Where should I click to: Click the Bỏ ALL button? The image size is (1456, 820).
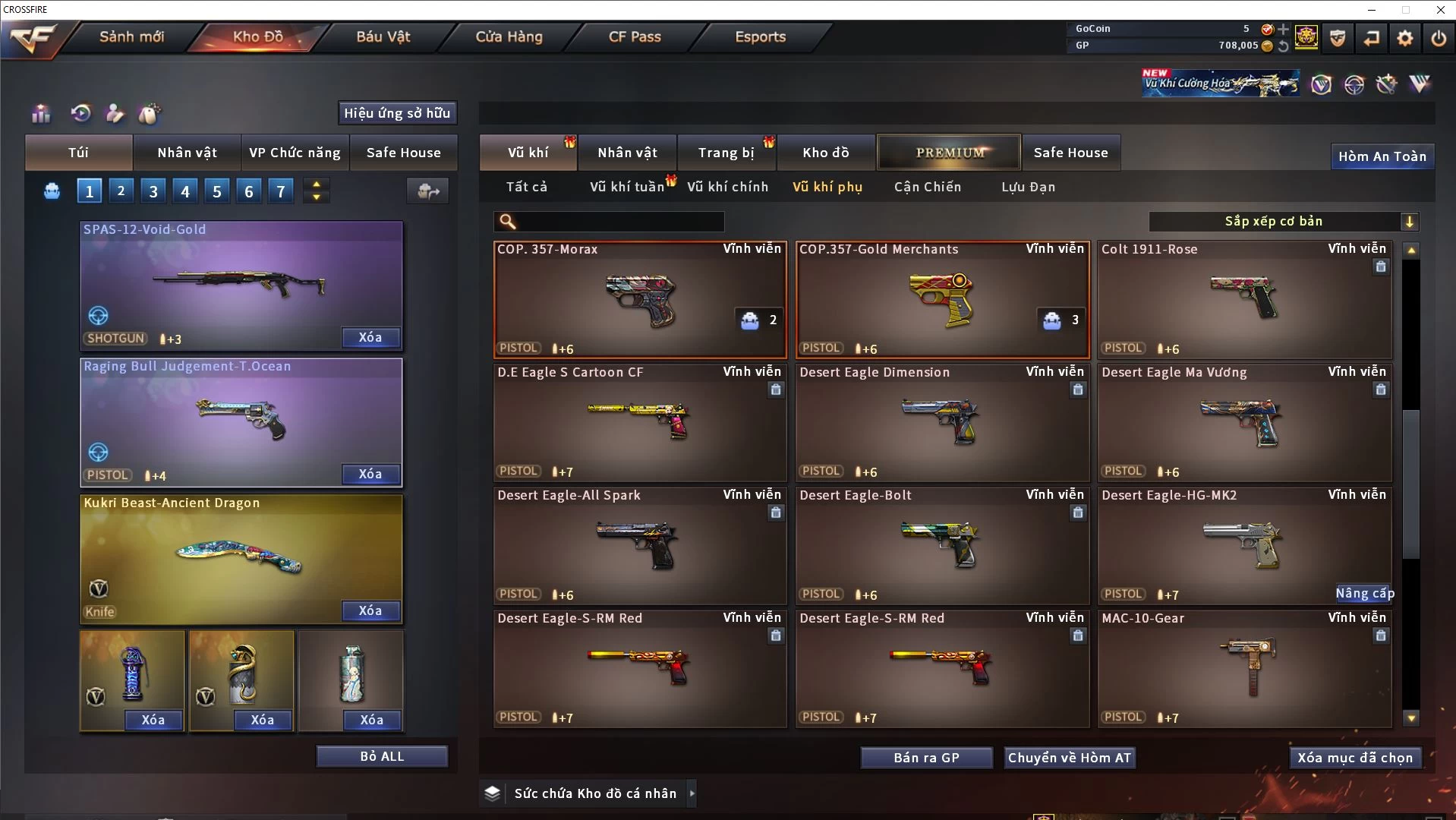(382, 756)
